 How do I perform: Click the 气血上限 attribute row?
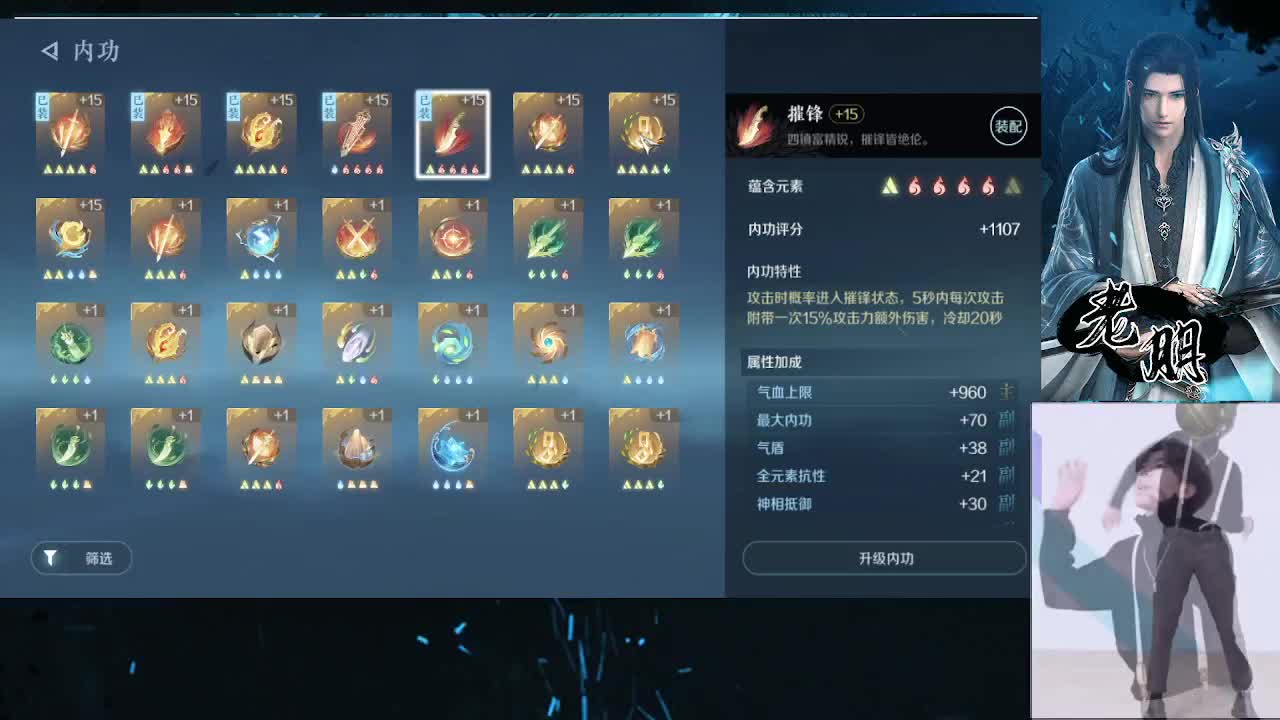[x=880, y=393]
